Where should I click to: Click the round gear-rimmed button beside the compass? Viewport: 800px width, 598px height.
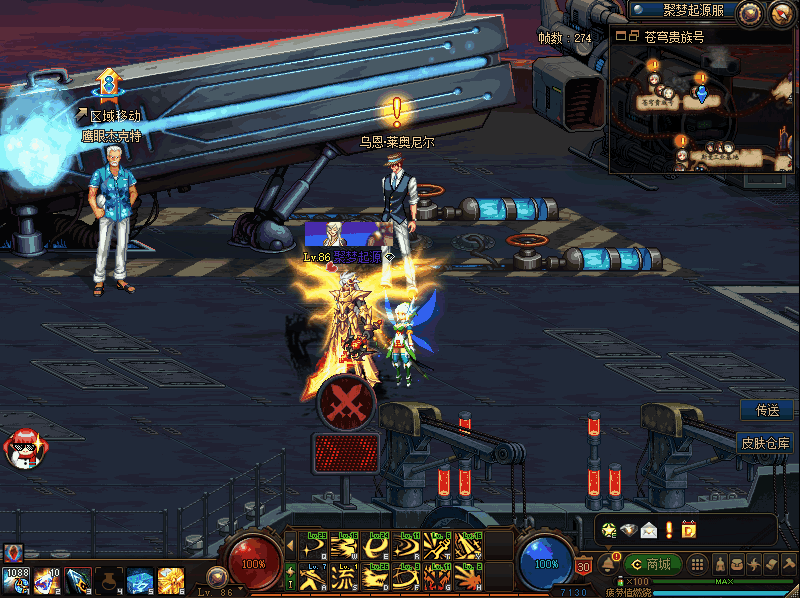(782, 13)
